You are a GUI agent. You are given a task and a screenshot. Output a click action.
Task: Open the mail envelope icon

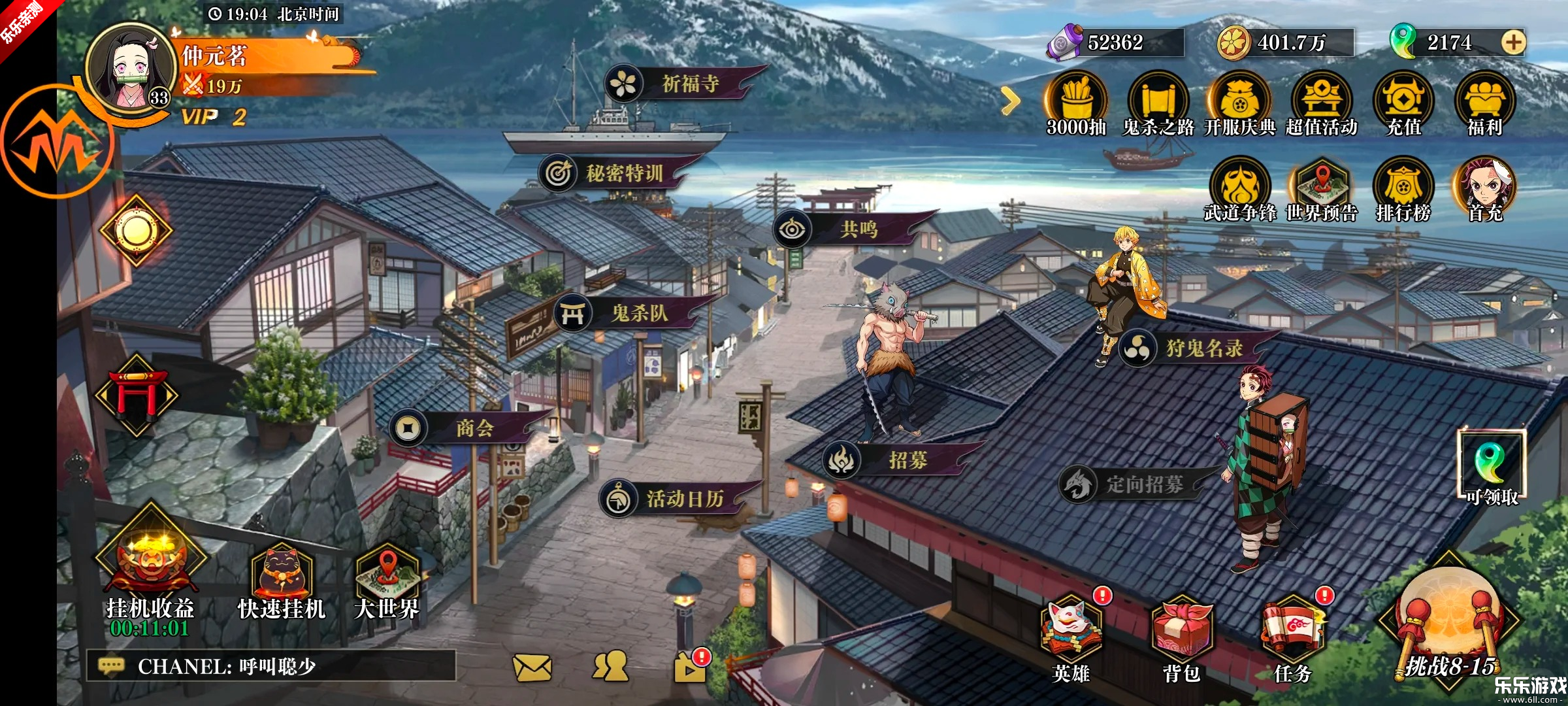point(532,667)
